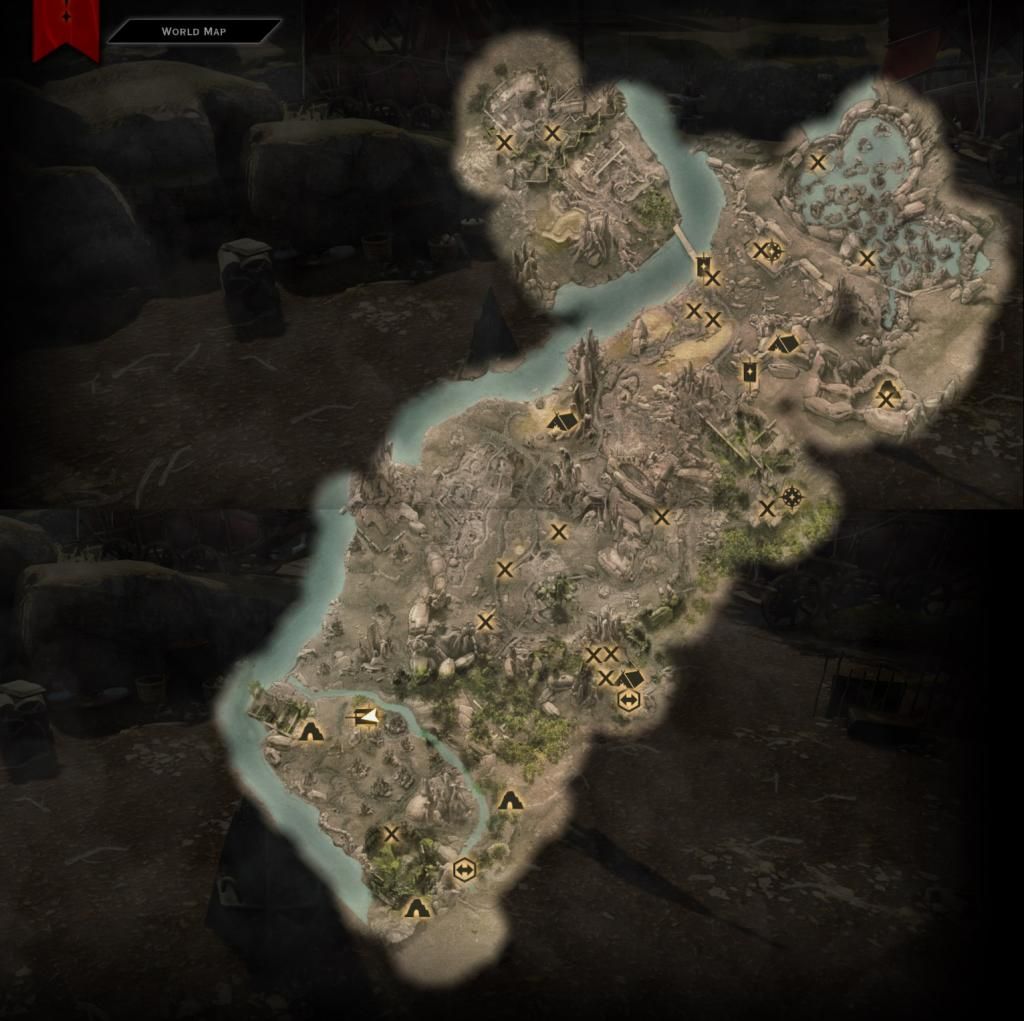Click the exit hexagon near the southern river mouth
Viewport: 1024px width, 1021px height.
463,870
